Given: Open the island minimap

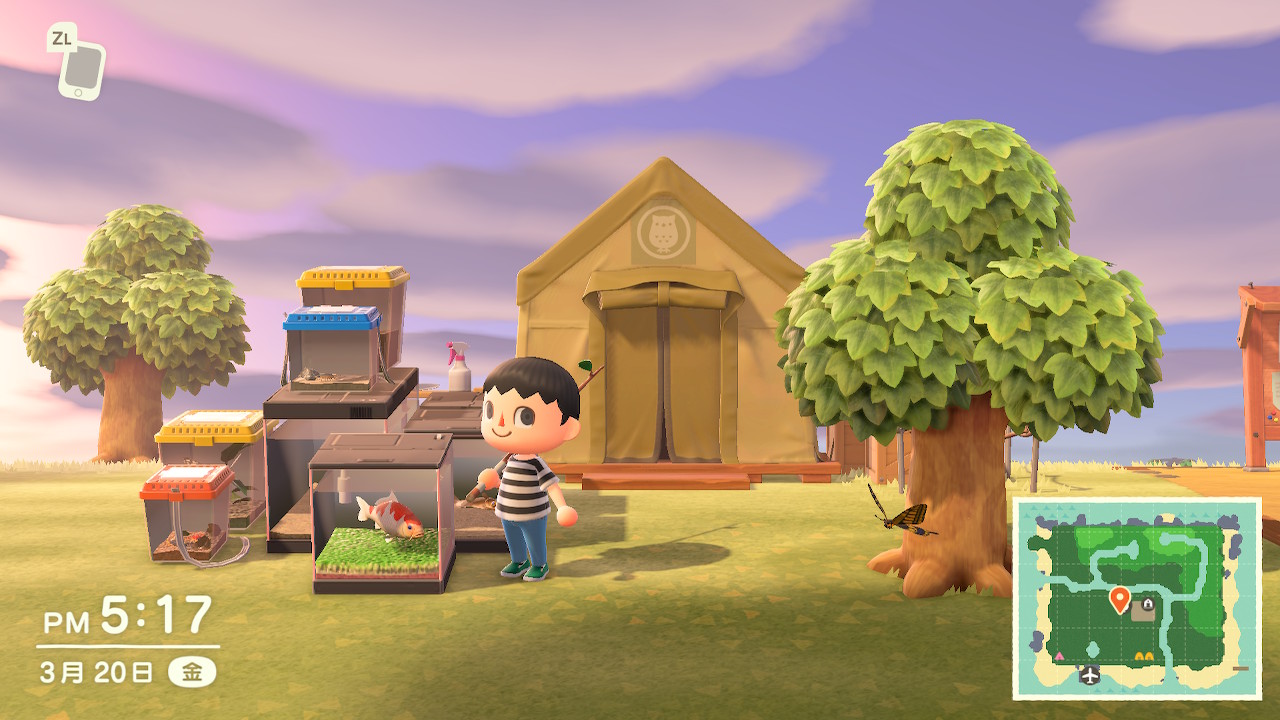Looking at the screenshot, I should coord(1137,598).
